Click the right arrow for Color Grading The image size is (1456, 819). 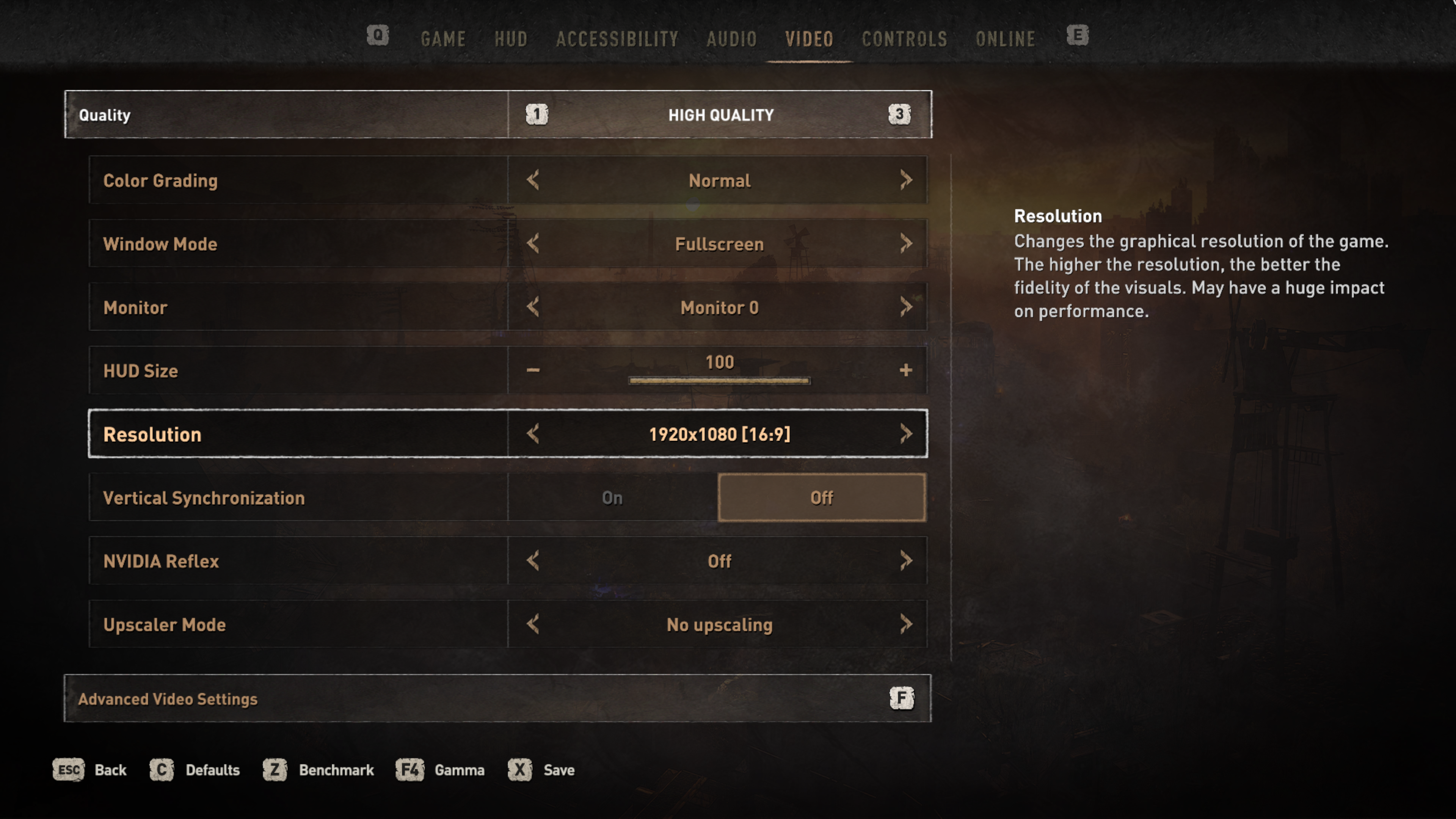pos(905,180)
